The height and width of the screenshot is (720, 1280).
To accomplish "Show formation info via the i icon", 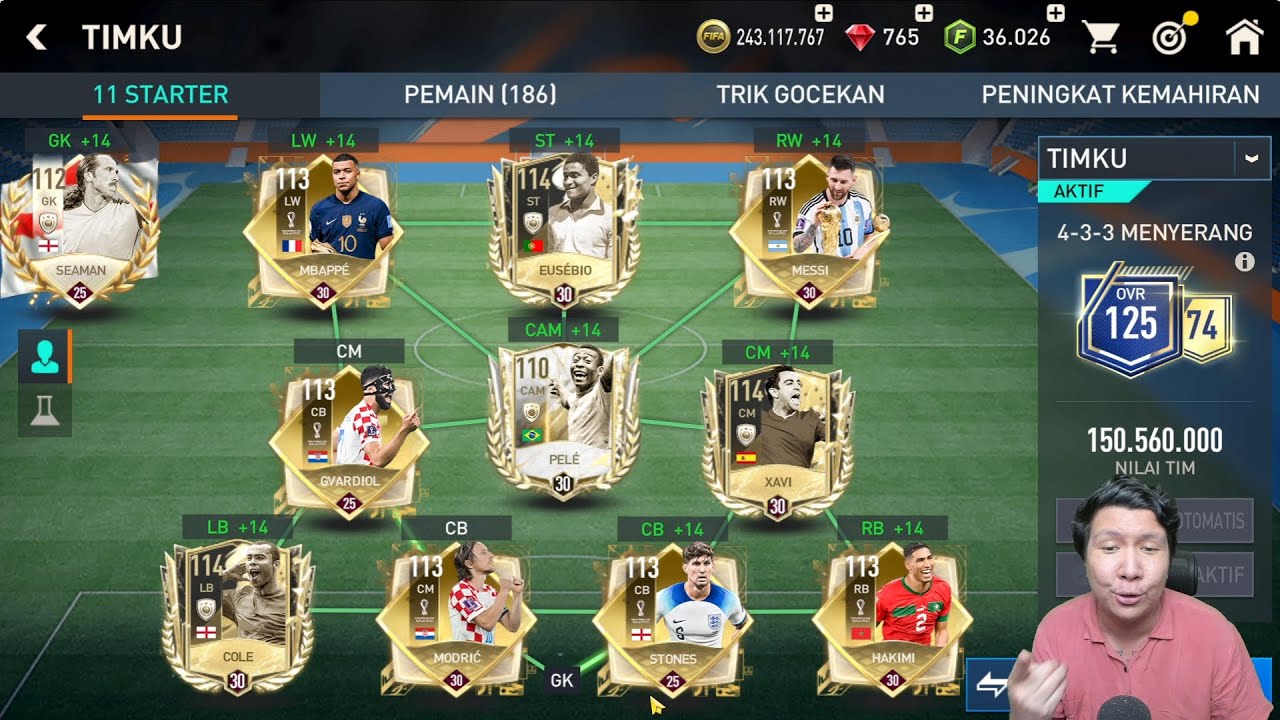I will pos(1244,262).
